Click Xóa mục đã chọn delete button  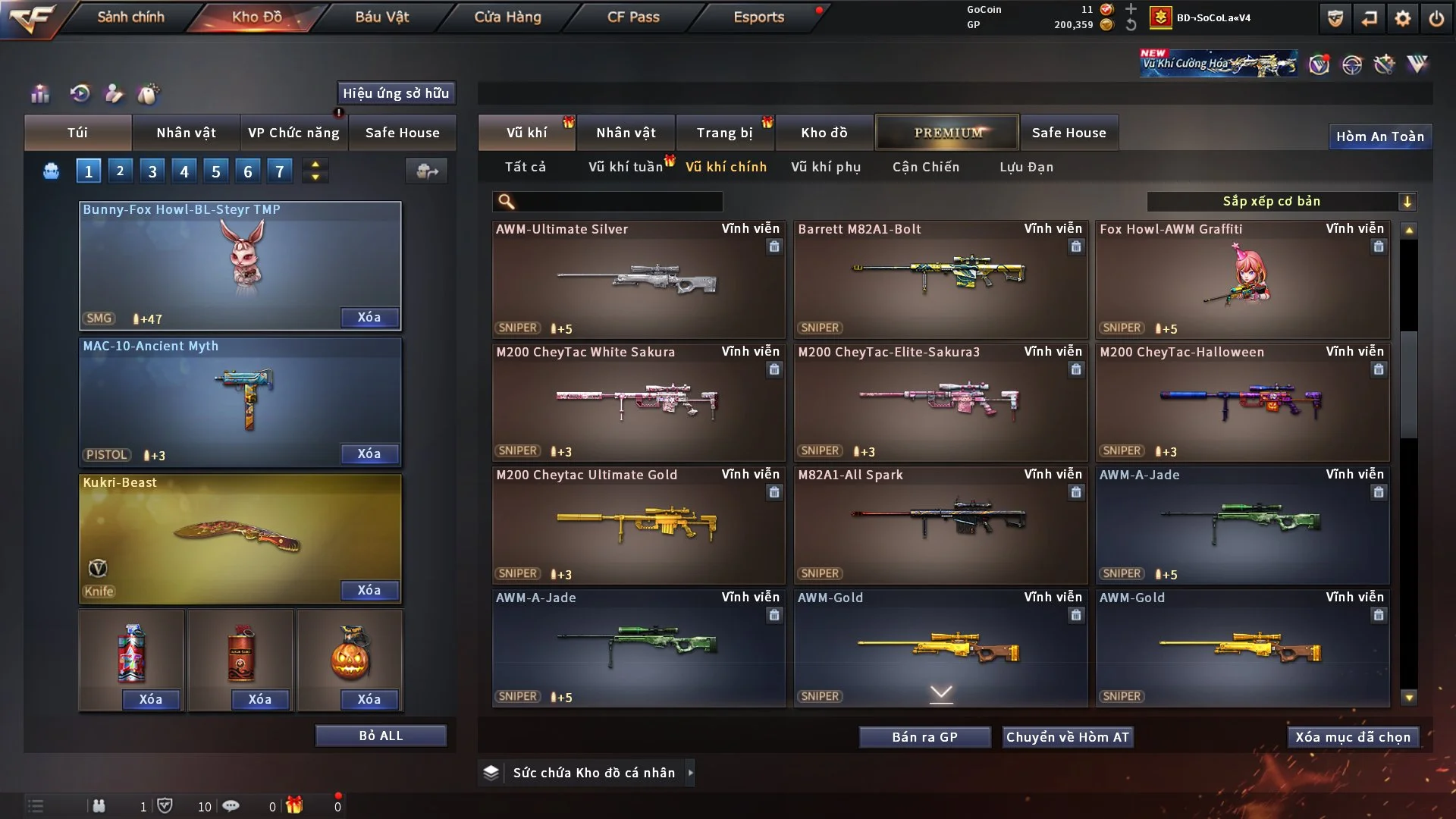1352,737
